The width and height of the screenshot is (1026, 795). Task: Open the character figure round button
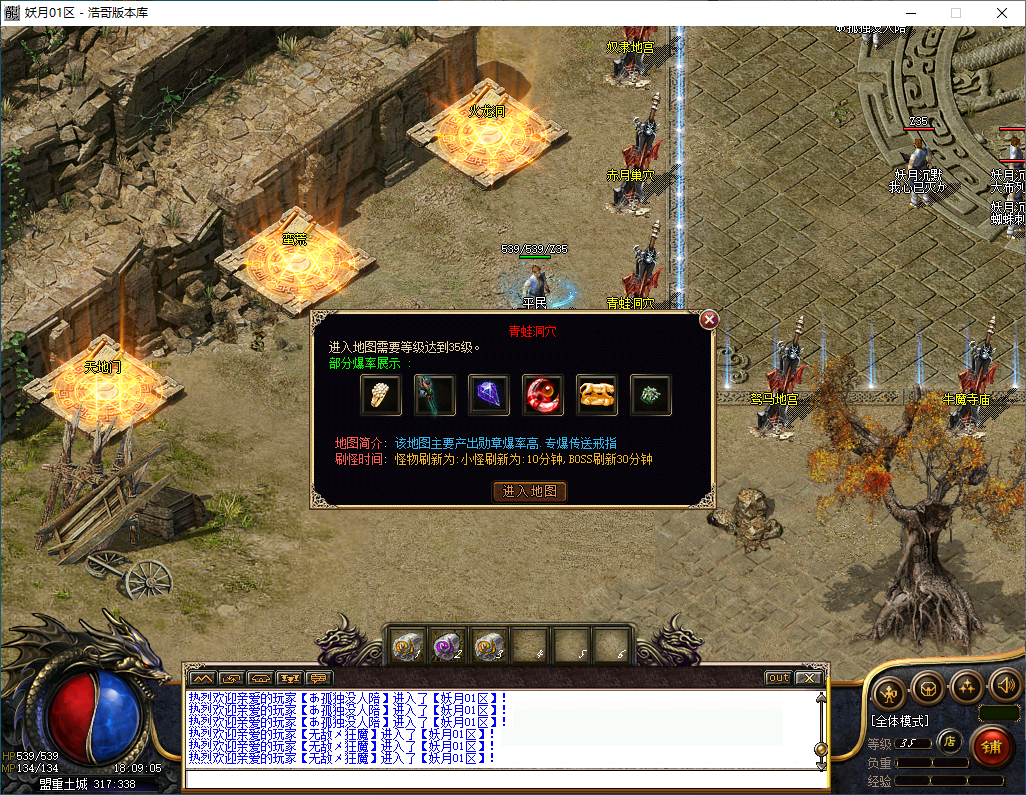coord(889,691)
